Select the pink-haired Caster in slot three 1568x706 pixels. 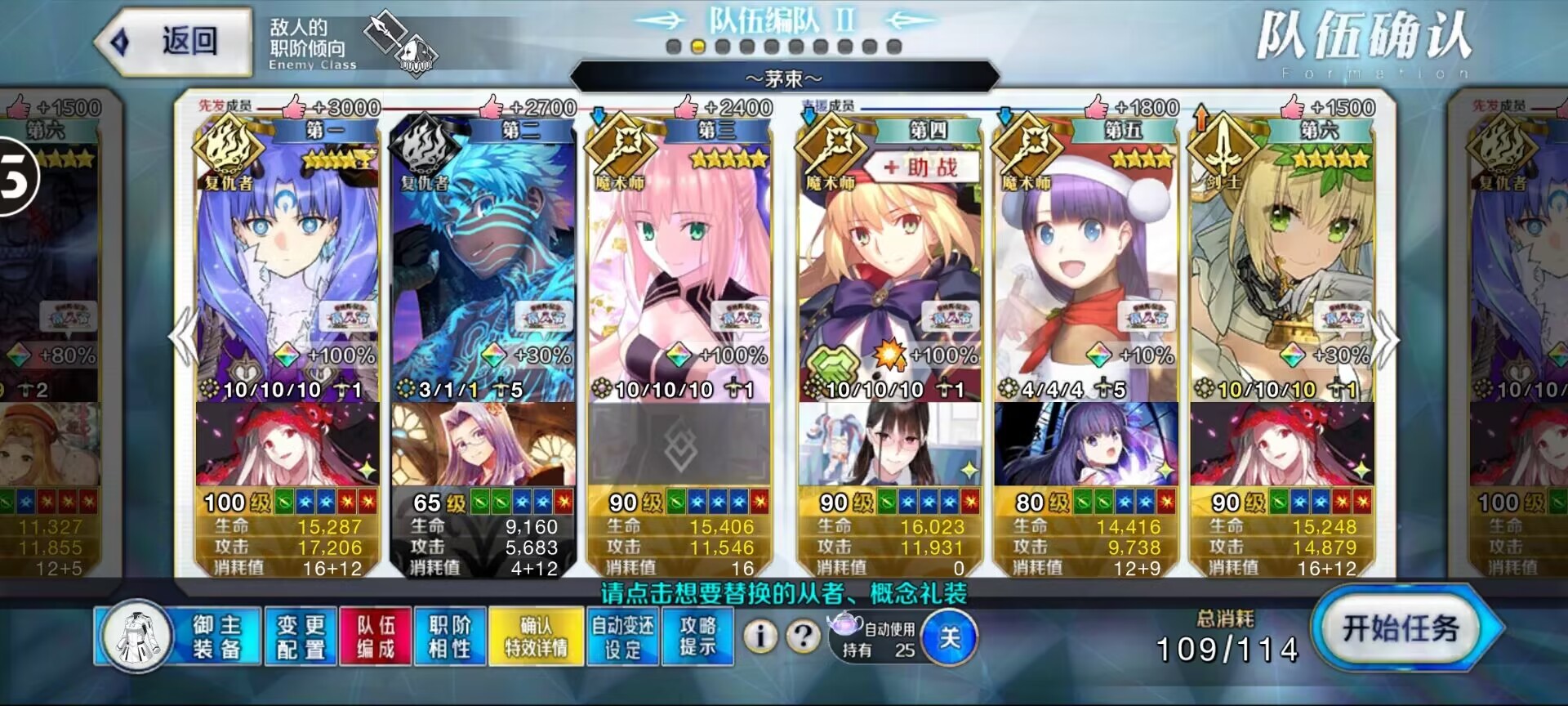679,270
